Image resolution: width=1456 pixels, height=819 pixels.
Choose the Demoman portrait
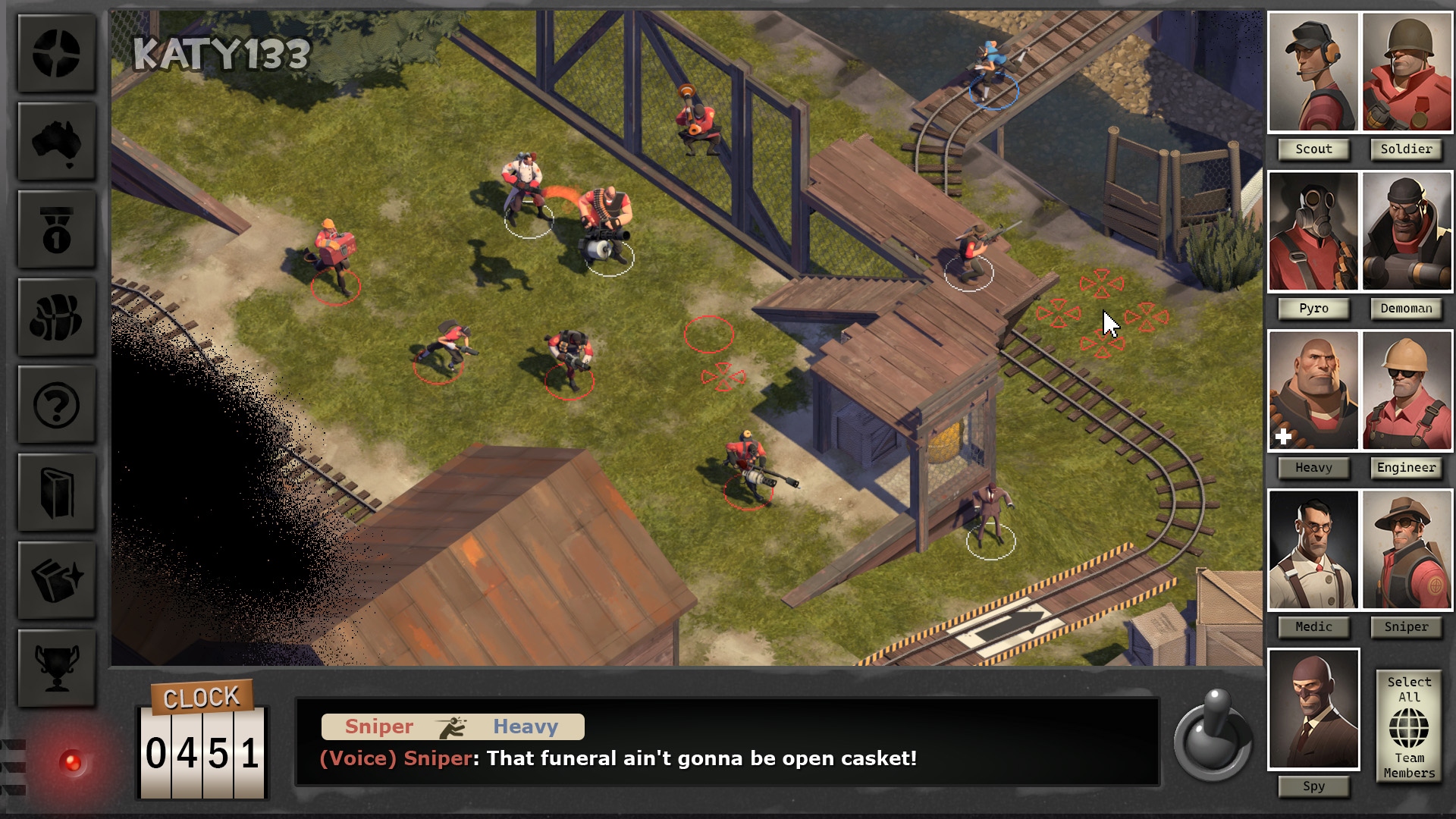point(1407,231)
